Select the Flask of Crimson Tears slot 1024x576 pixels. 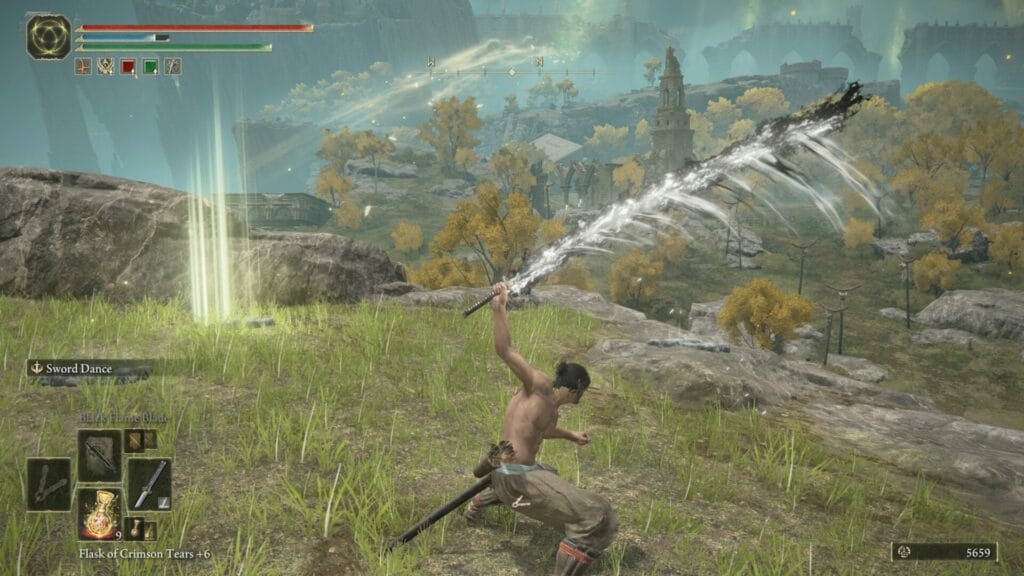(99, 514)
